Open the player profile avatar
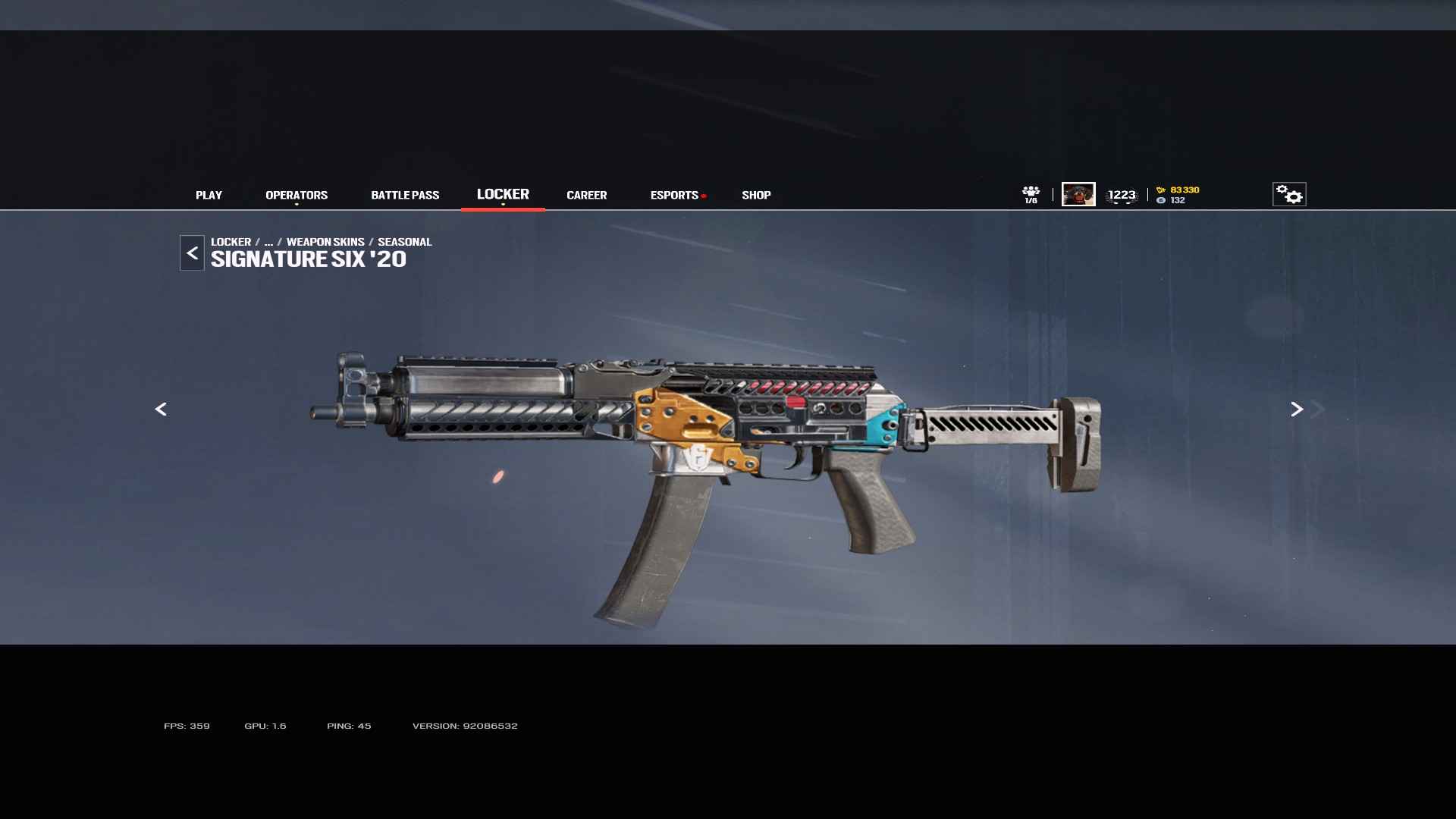 1078,194
